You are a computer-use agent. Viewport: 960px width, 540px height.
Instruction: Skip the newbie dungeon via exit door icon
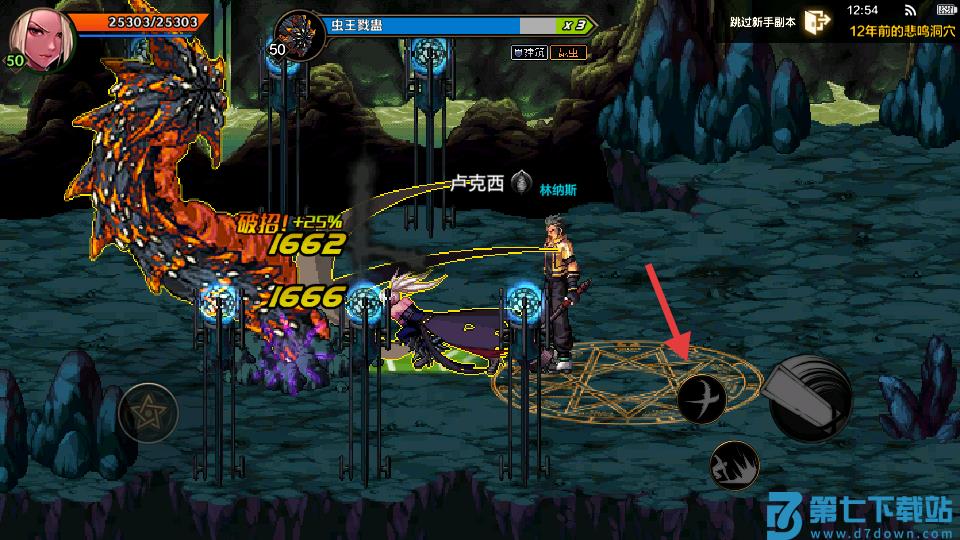(x=818, y=22)
